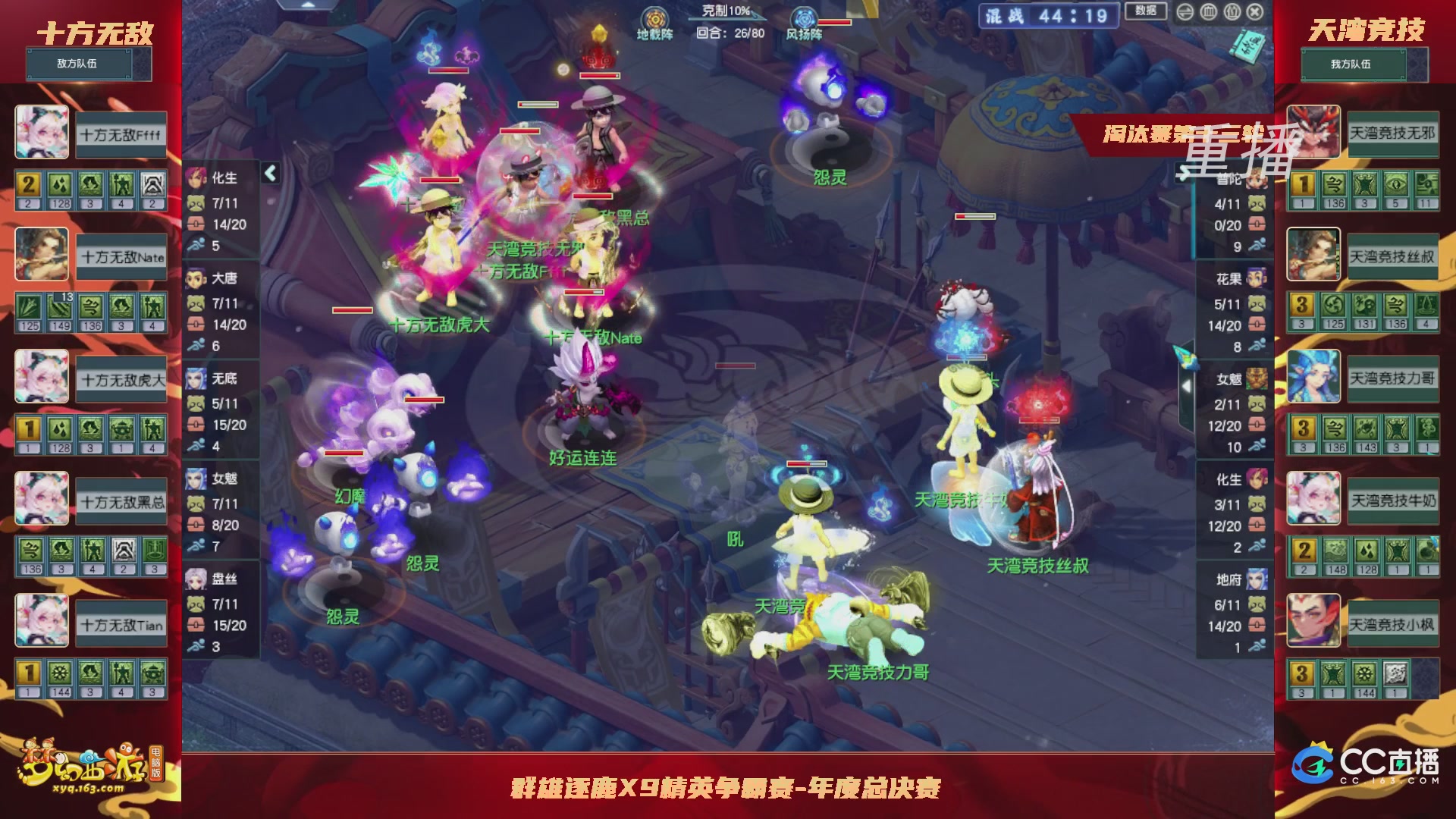Screen dimensions: 1456x819
Task: Open the 数据 data panel at top-right
Action: 1145,11
